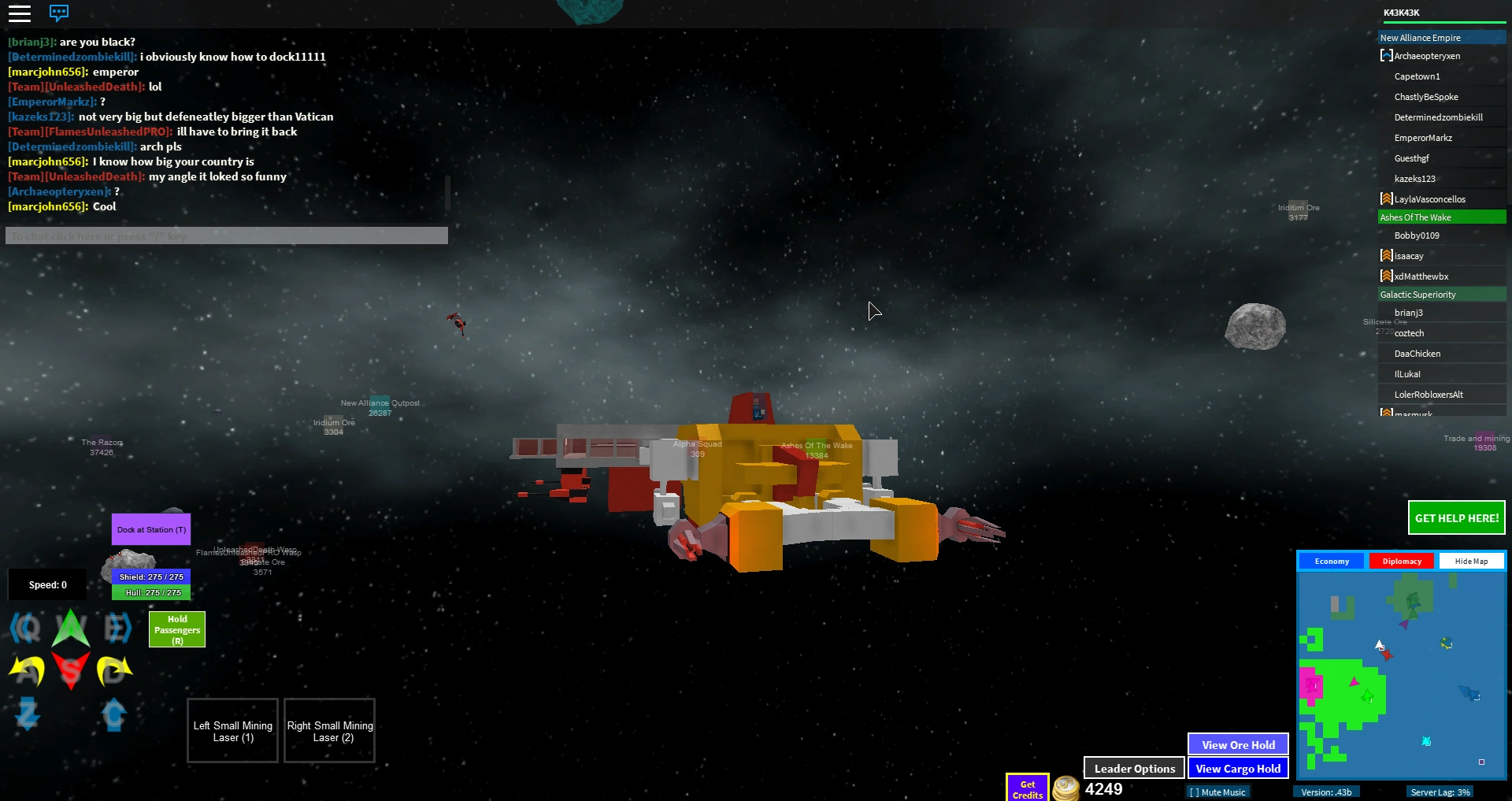Click the Shield 275/275 bar
Image resolution: width=1512 pixels, height=801 pixels.
[150, 577]
